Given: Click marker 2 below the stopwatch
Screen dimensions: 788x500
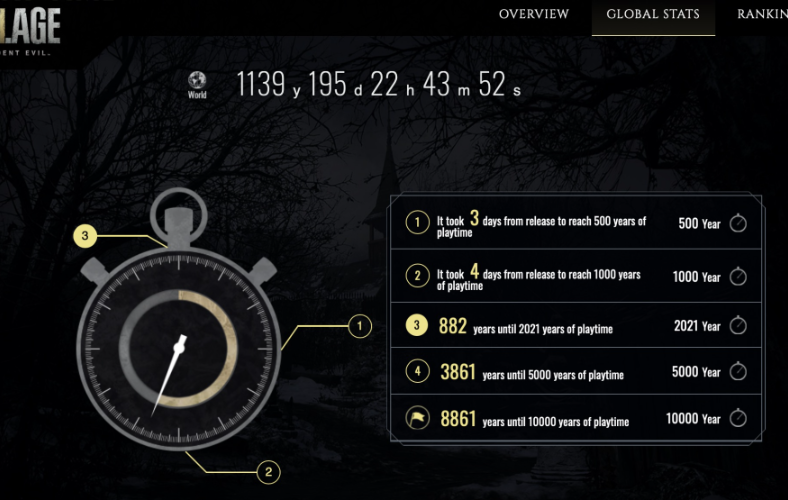Looking at the screenshot, I should pos(267,472).
